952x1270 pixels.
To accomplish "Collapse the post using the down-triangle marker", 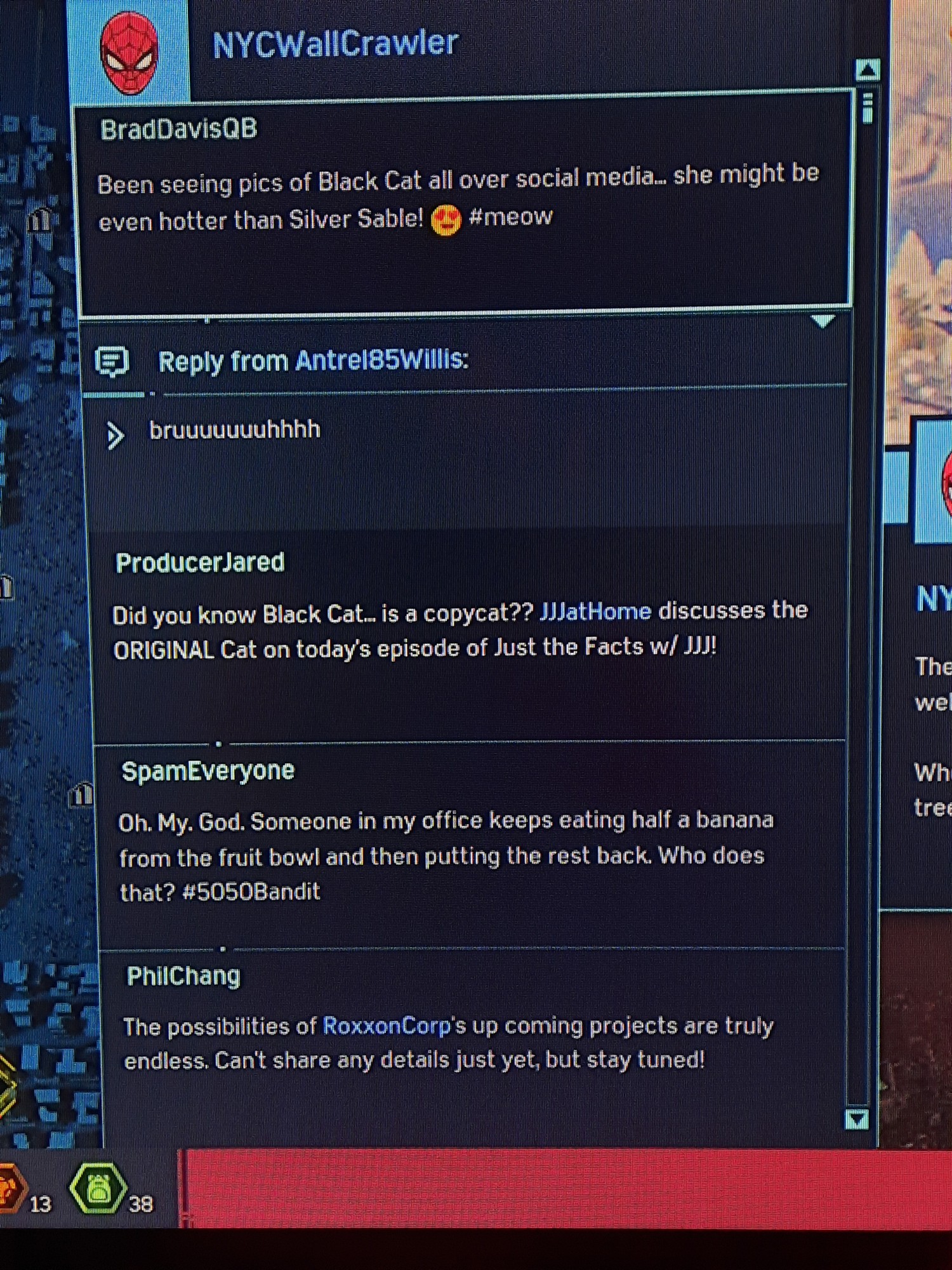I will tap(823, 321).
